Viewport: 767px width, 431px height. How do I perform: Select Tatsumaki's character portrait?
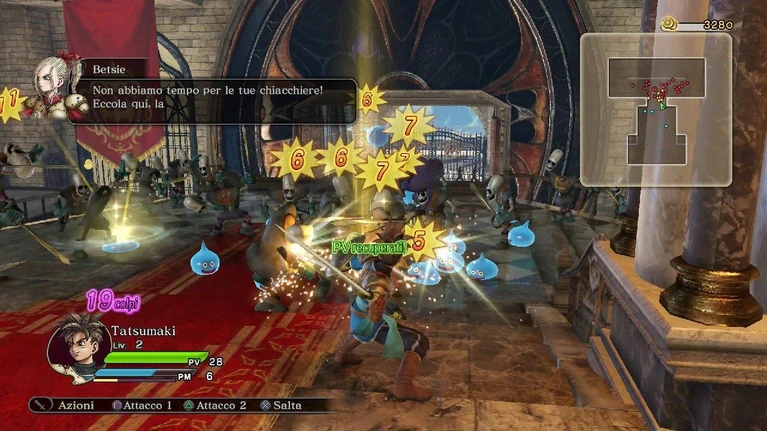[79, 346]
